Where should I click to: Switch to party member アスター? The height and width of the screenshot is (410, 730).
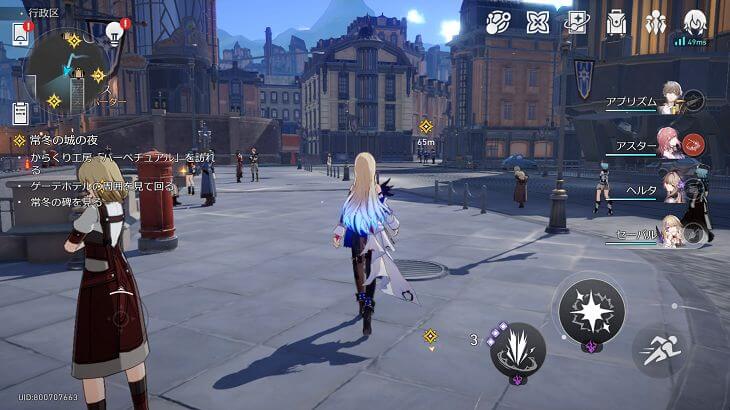click(x=672, y=144)
